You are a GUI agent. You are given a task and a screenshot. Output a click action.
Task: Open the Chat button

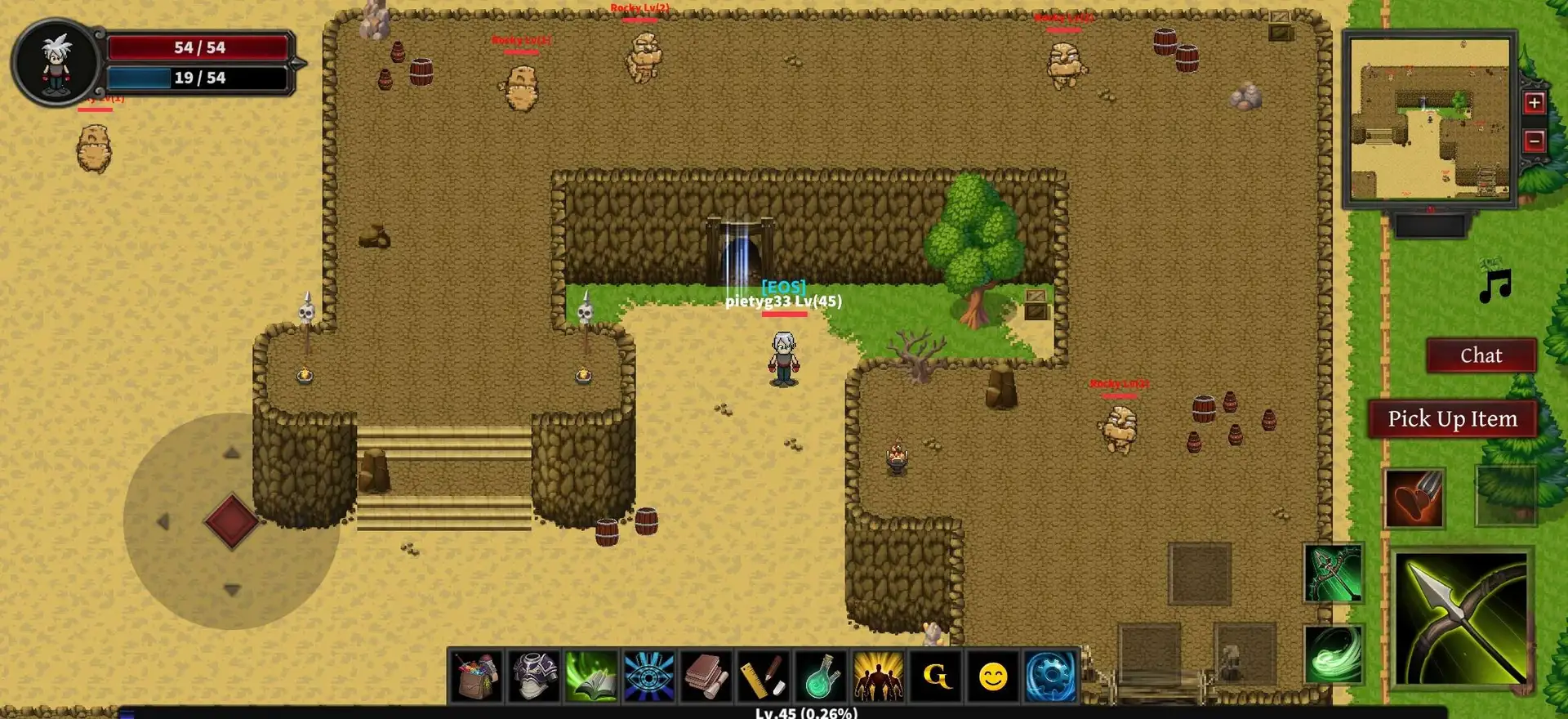(x=1481, y=355)
